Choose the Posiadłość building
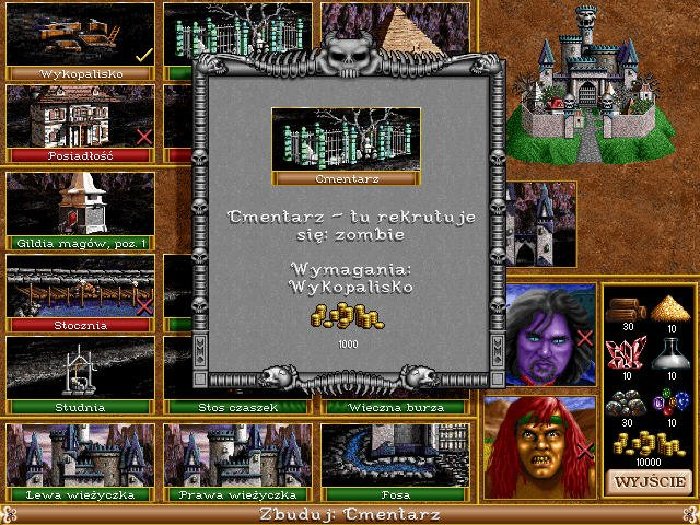Screen dimensions: 700x525 coord(80,120)
